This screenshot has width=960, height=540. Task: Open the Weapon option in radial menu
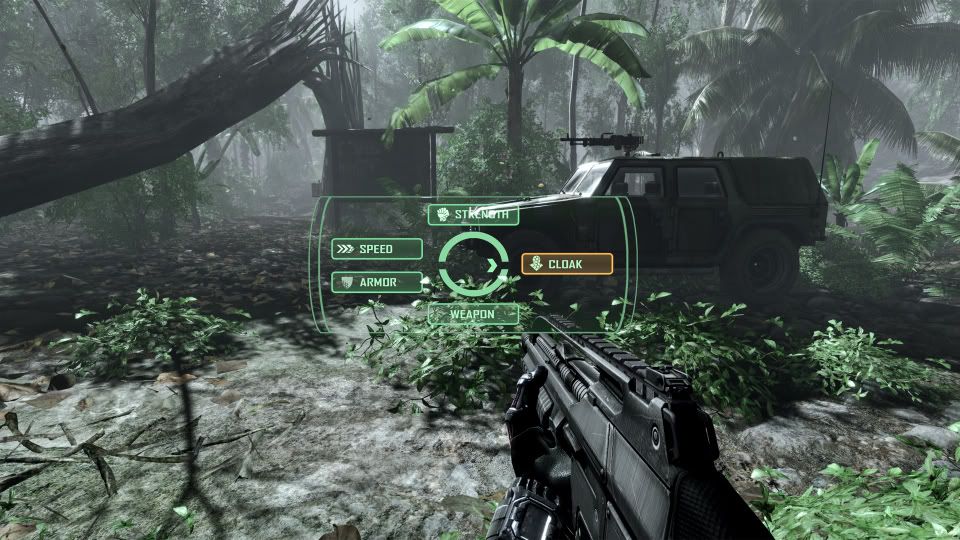pyautogui.click(x=473, y=314)
